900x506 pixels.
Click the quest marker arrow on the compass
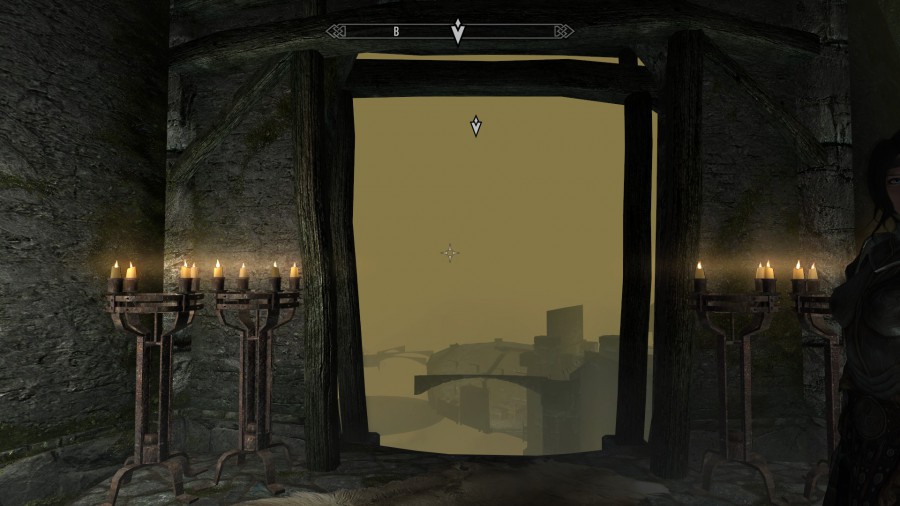(457, 32)
